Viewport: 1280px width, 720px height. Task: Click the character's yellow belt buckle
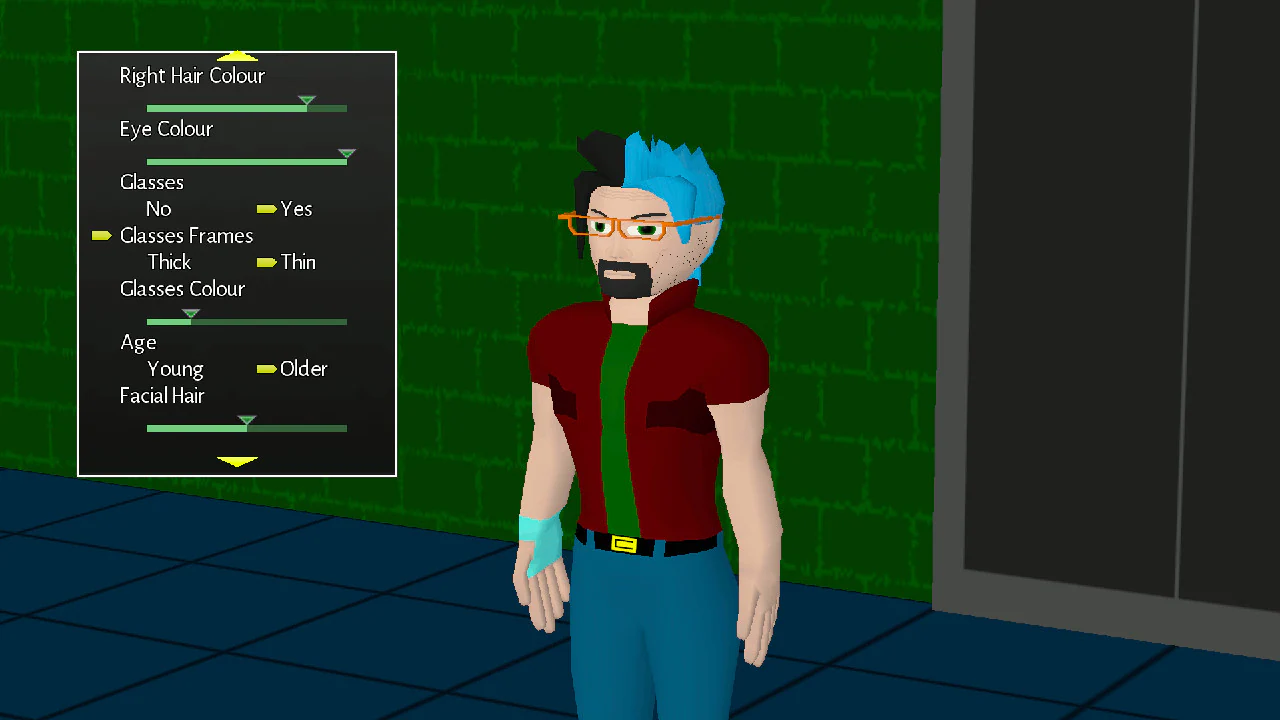coord(625,546)
